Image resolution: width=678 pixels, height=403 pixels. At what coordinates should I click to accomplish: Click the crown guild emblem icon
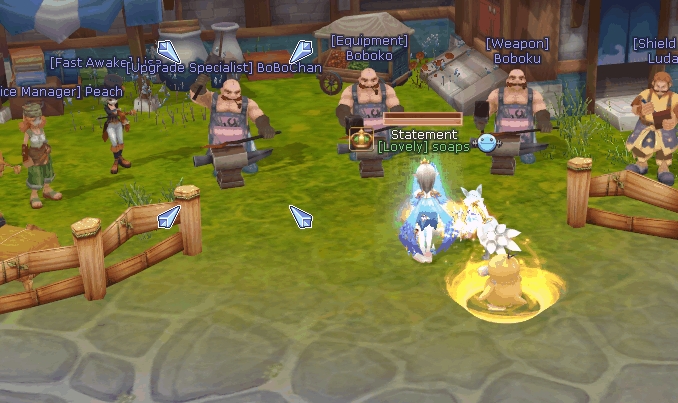(360, 139)
